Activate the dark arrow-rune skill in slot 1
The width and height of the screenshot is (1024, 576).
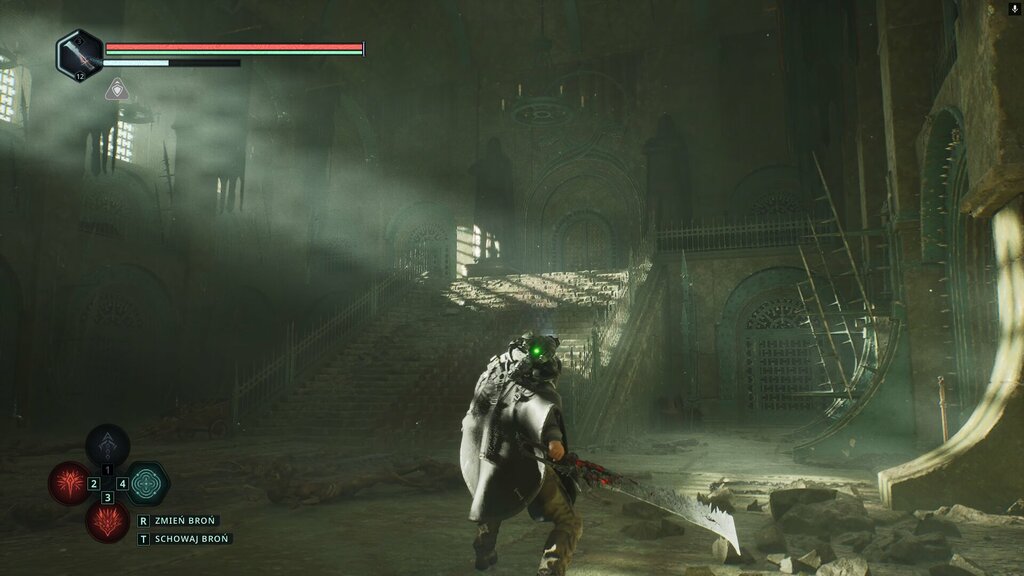pyautogui.click(x=107, y=446)
